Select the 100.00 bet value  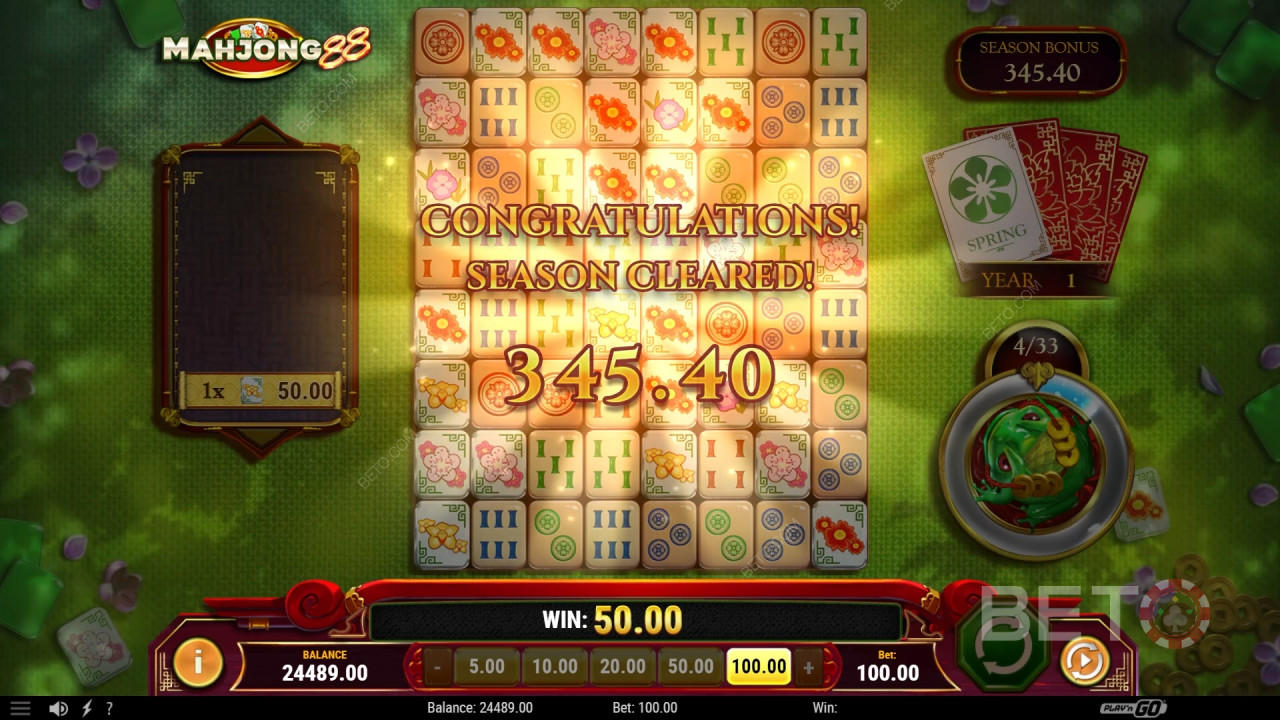click(x=760, y=666)
